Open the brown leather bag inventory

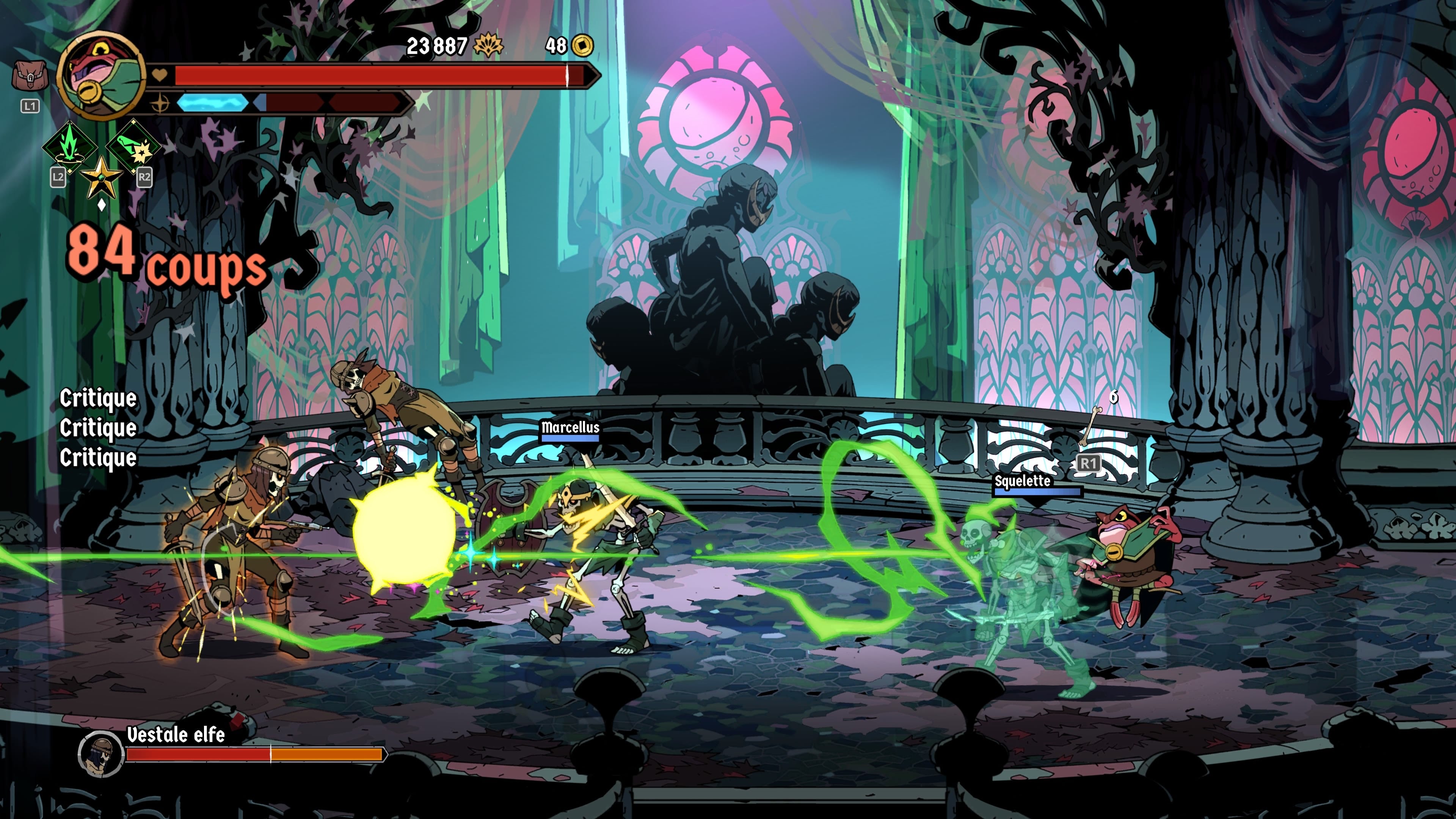[30, 76]
